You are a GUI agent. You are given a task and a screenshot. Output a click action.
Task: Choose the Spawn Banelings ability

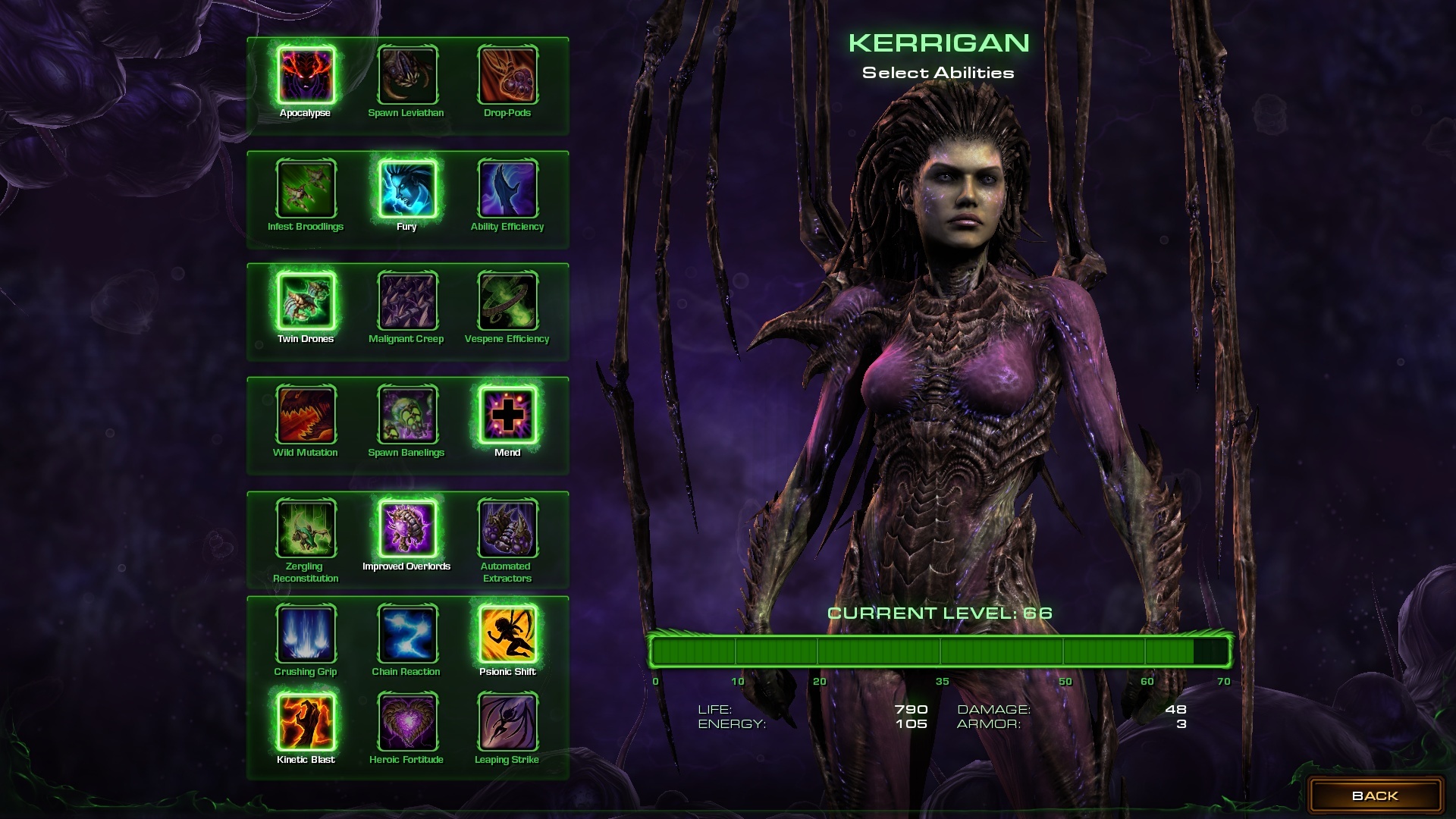coord(407,415)
